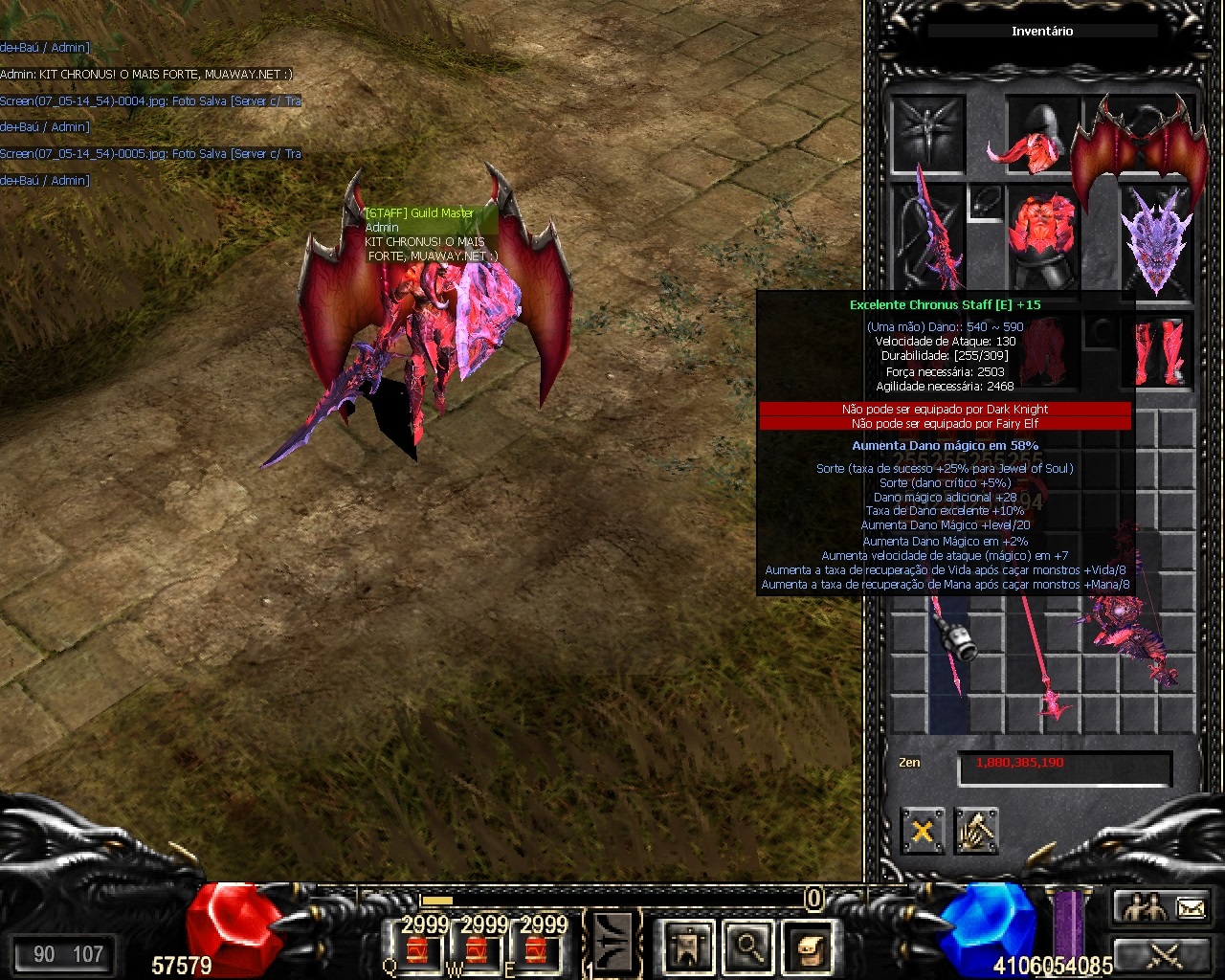Click the scroll icon button on the bottom bar
Viewport: 1225px width, 980px height.
809,947
